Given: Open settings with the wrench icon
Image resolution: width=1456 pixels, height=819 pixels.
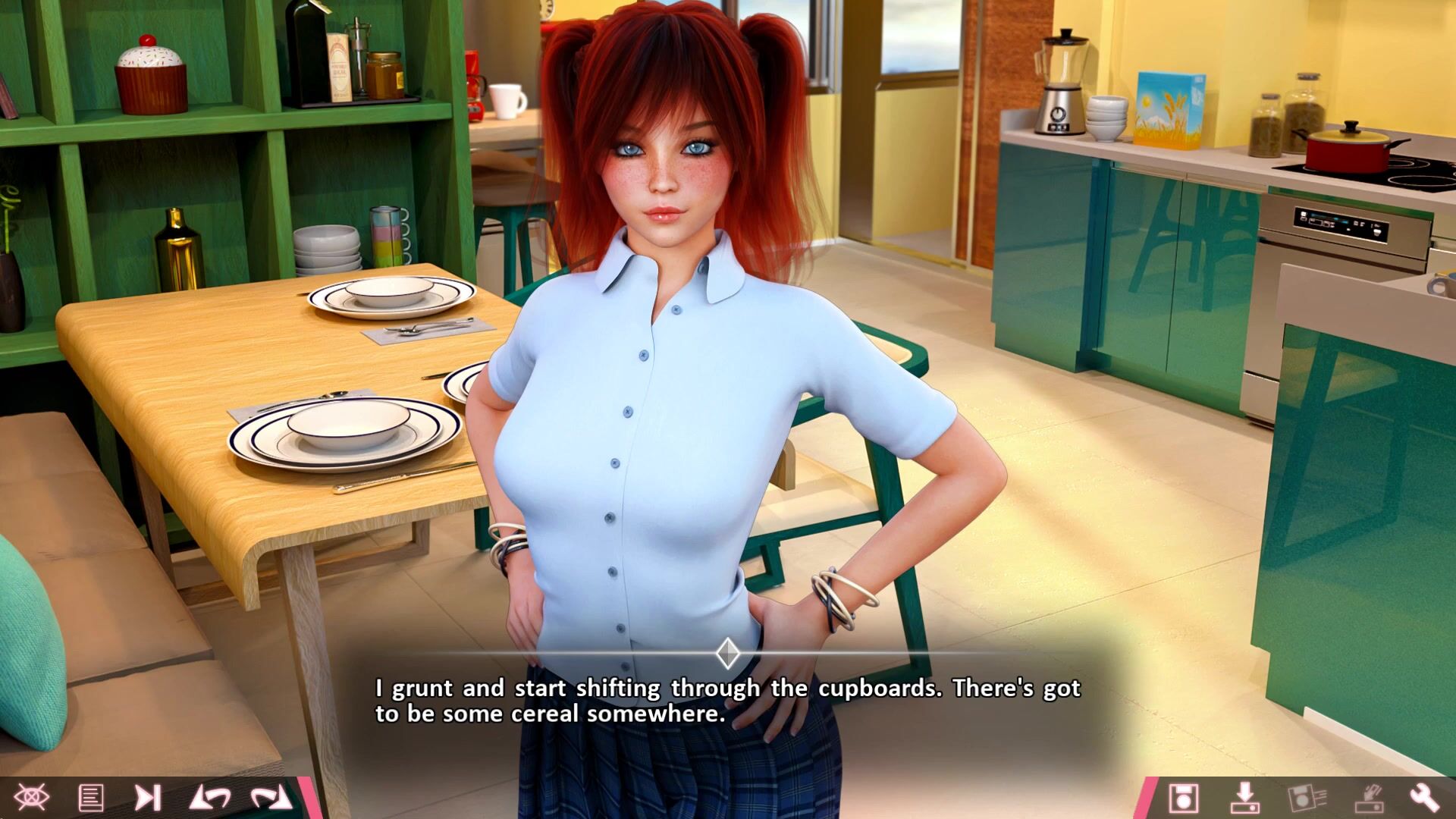Looking at the screenshot, I should [x=1424, y=798].
